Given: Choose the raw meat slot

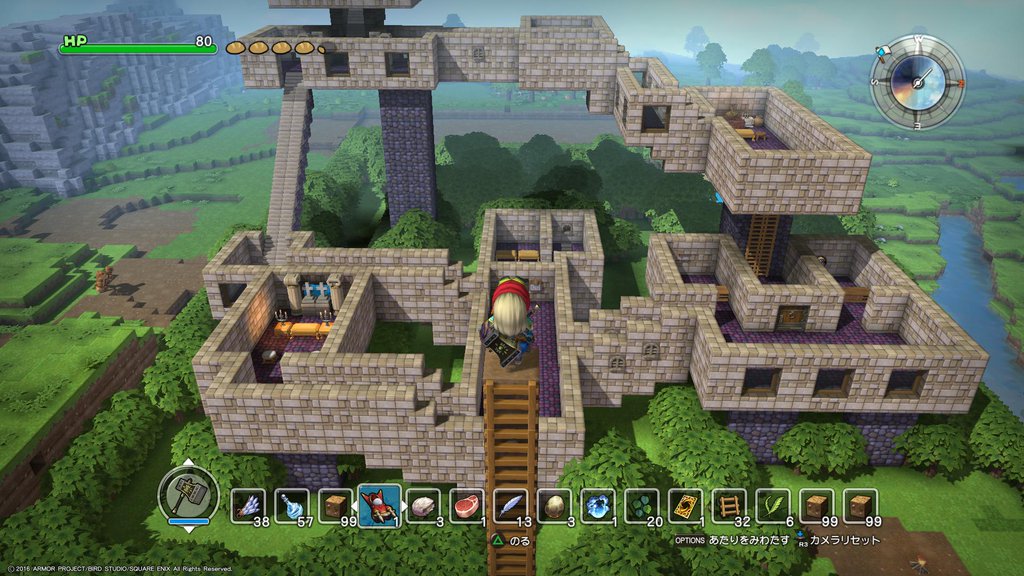Looking at the screenshot, I should coord(467,506).
